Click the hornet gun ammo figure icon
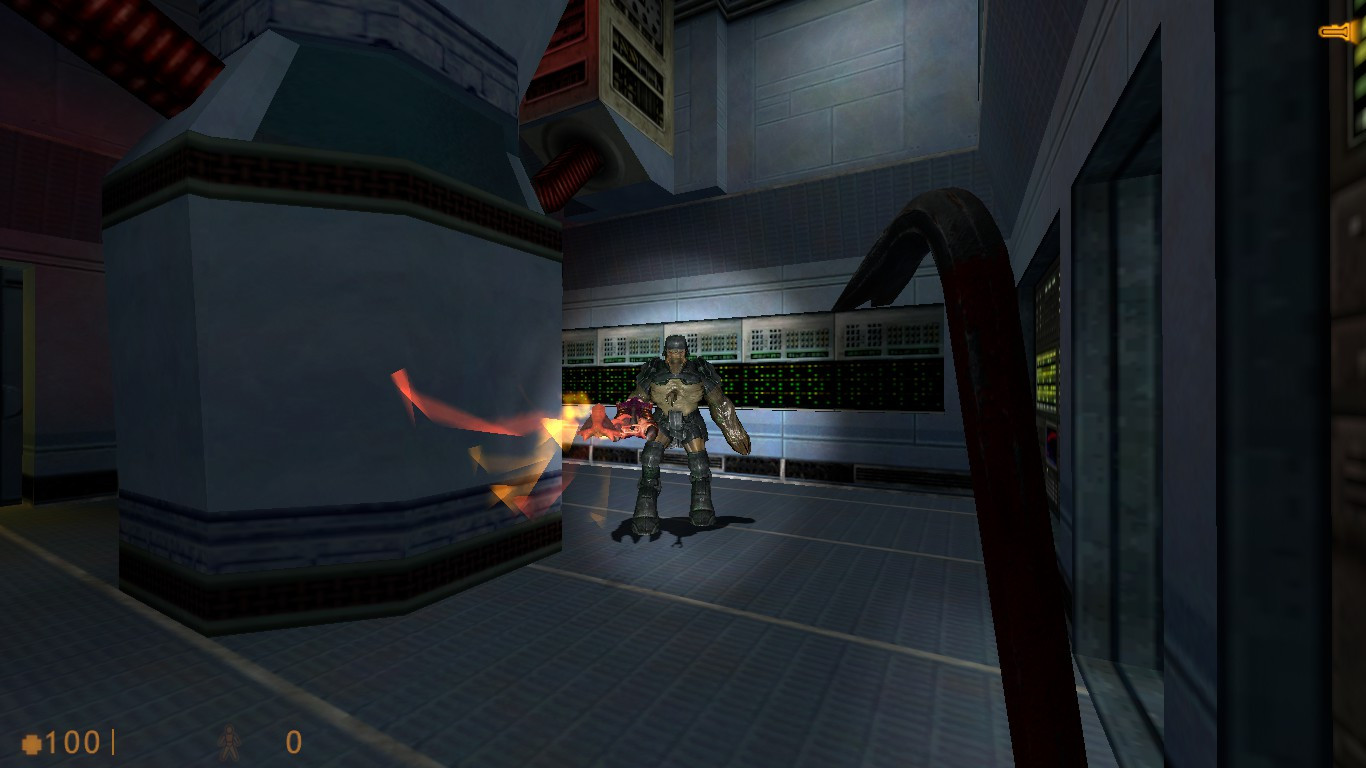 tap(229, 742)
